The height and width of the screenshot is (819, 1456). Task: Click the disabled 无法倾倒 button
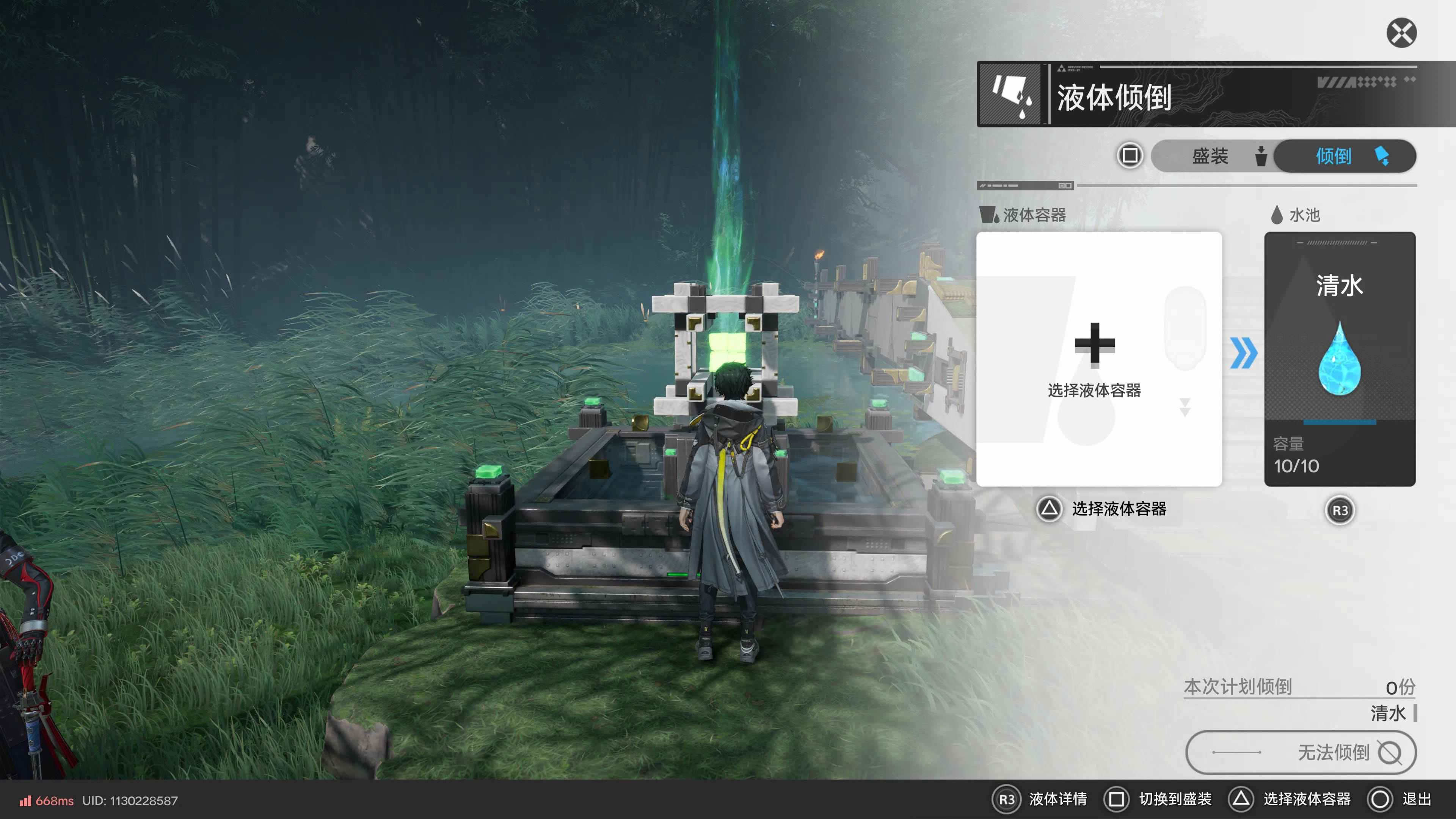click(1300, 752)
